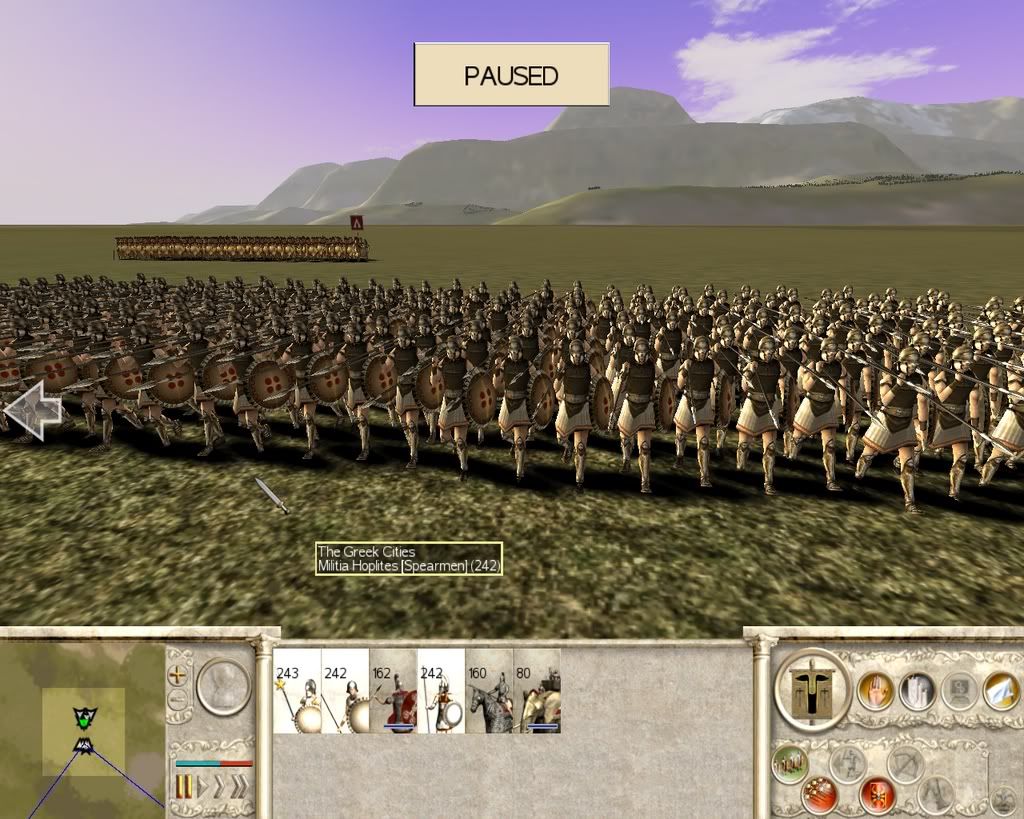The image size is (1024, 819).
Task: Toggle the group formation button with soldiers
Action: pos(790,766)
